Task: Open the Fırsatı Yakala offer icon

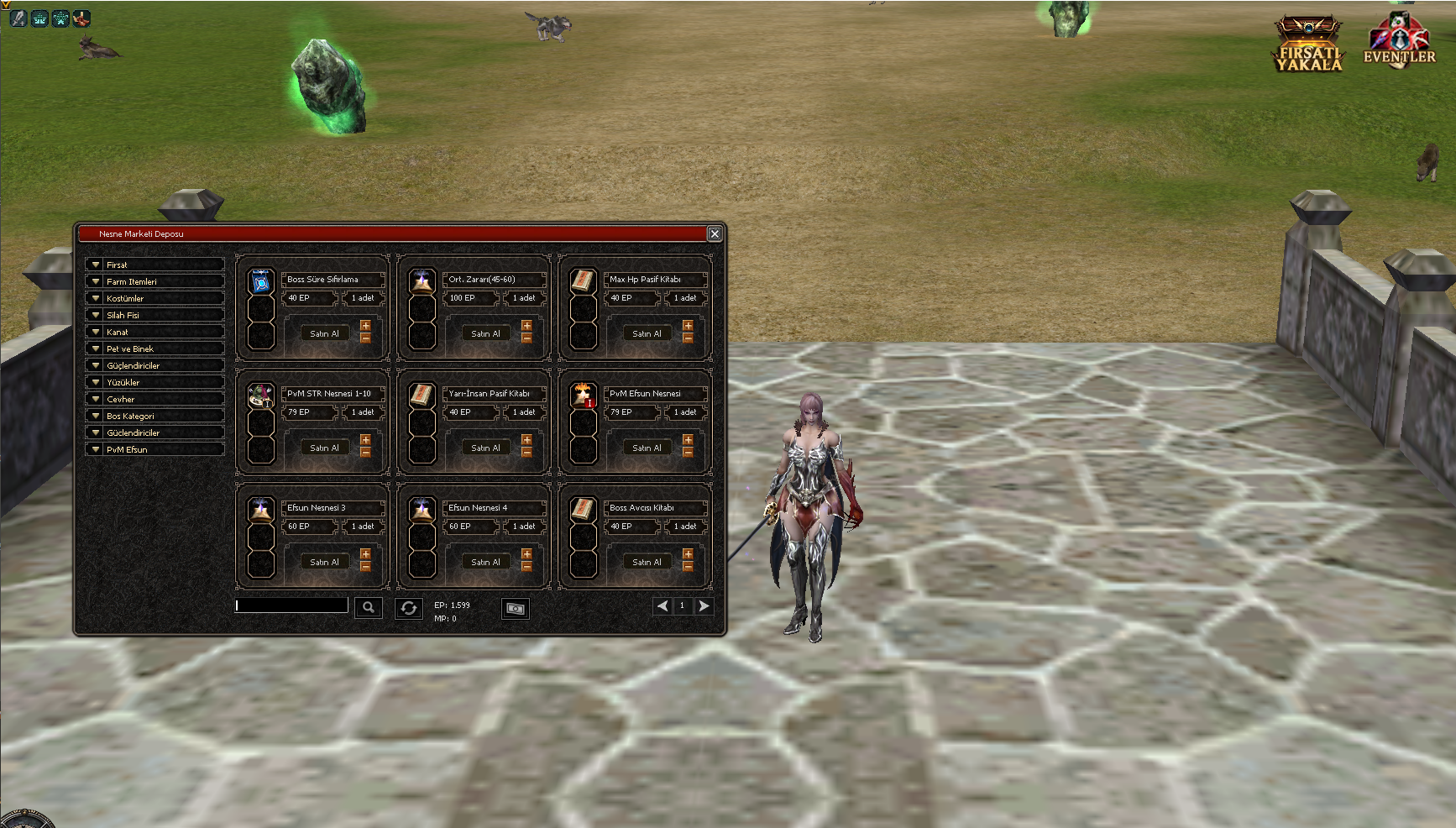Action: pyautogui.click(x=1308, y=44)
